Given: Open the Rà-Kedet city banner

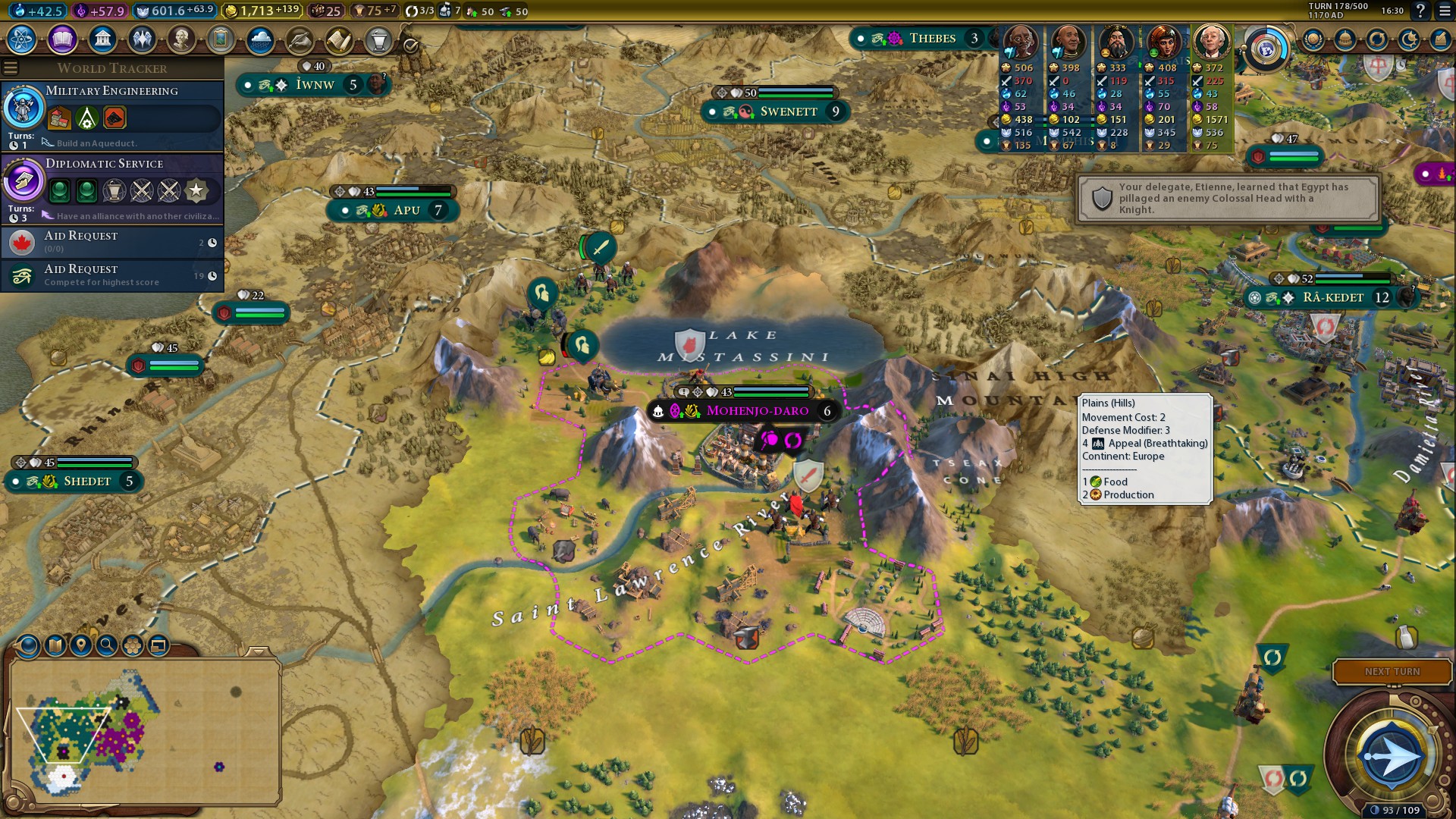Looking at the screenshot, I should coord(1332,297).
